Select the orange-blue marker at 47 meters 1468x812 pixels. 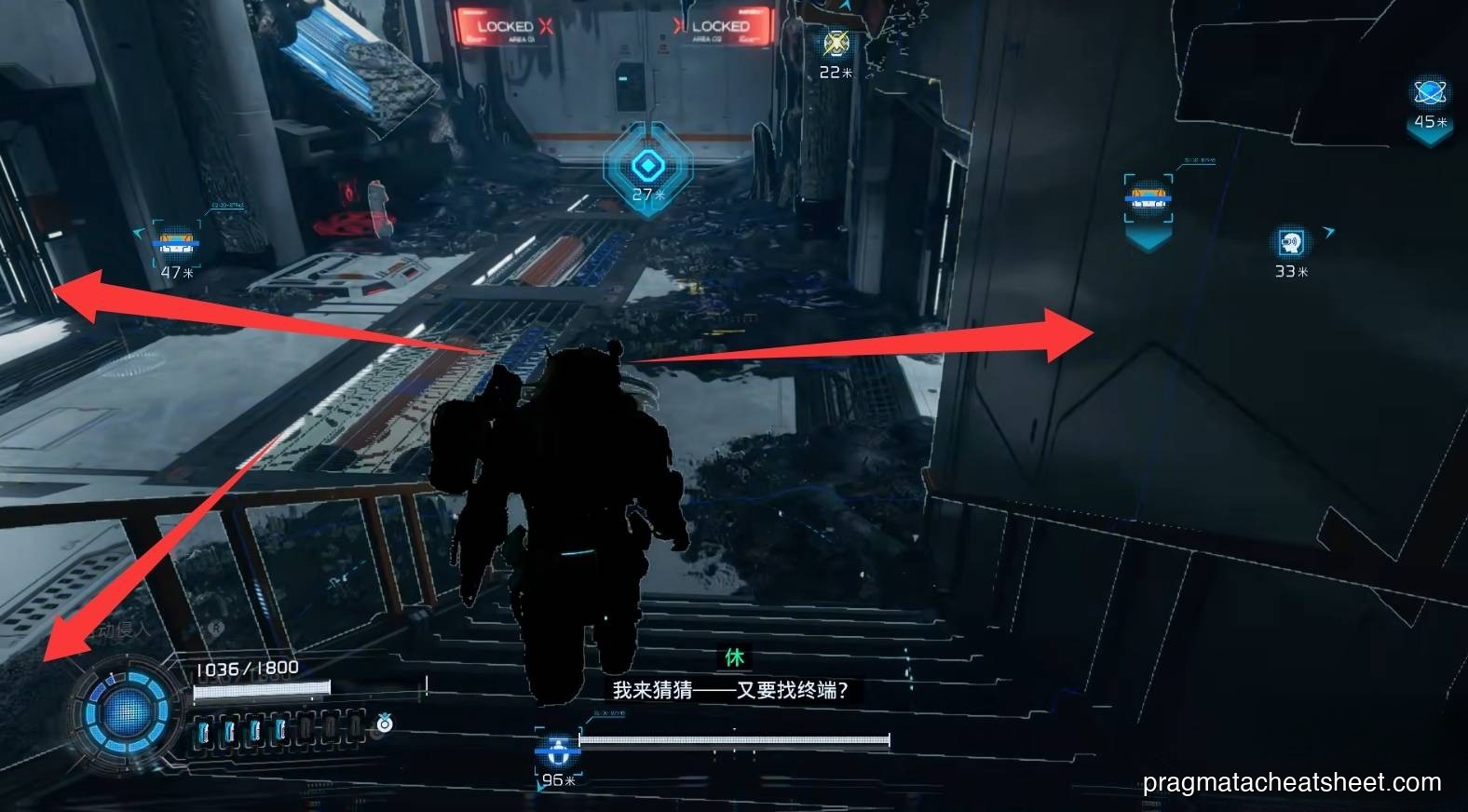pyautogui.click(x=175, y=244)
